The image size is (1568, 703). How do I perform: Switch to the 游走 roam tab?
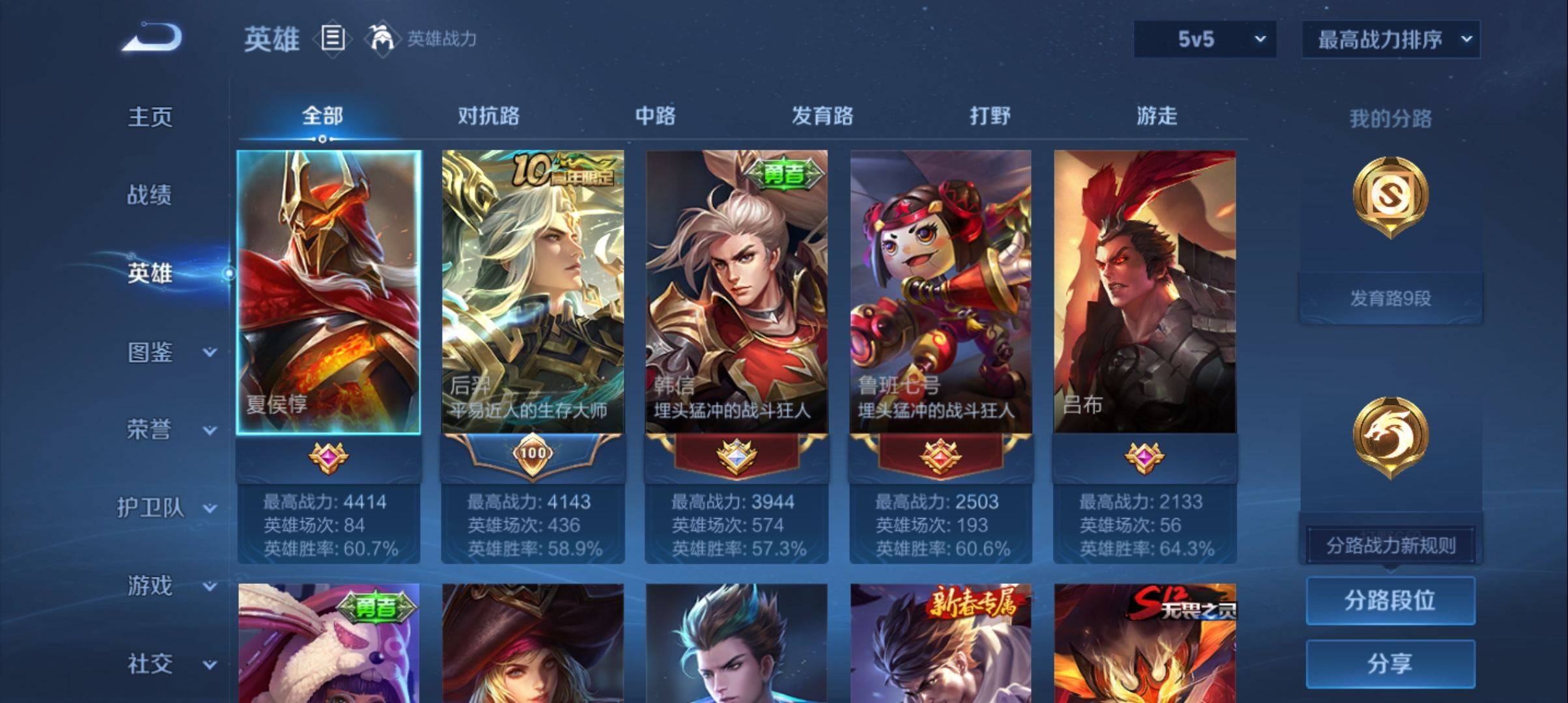tap(1156, 116)
